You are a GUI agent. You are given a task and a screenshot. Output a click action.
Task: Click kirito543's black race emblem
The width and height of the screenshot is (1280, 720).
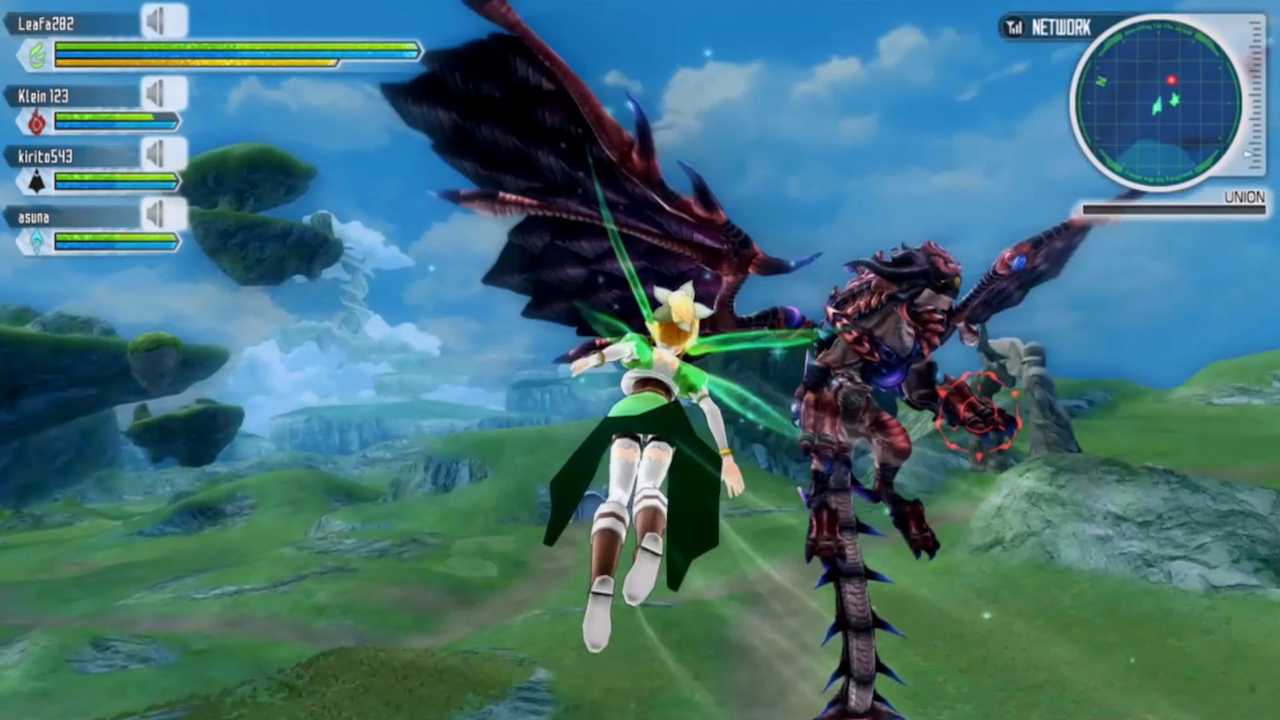click(37, 182)
